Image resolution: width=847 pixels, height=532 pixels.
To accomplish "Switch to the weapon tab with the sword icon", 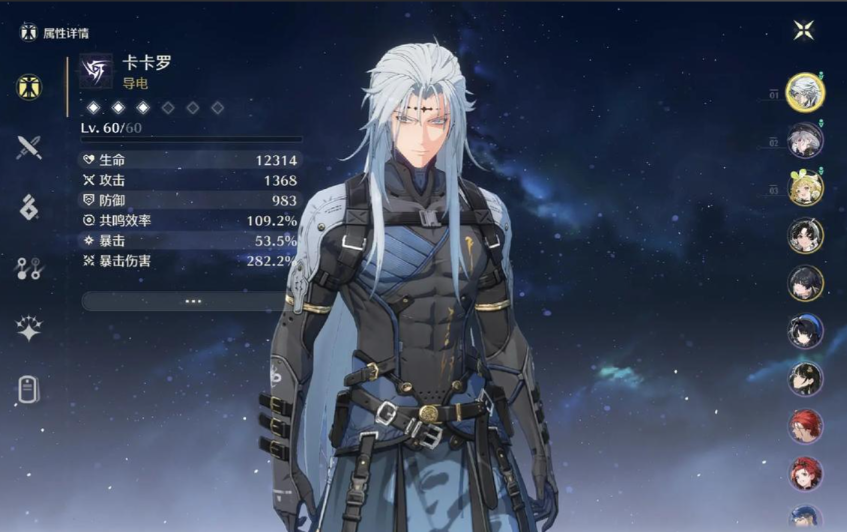I will pos(29,148).
